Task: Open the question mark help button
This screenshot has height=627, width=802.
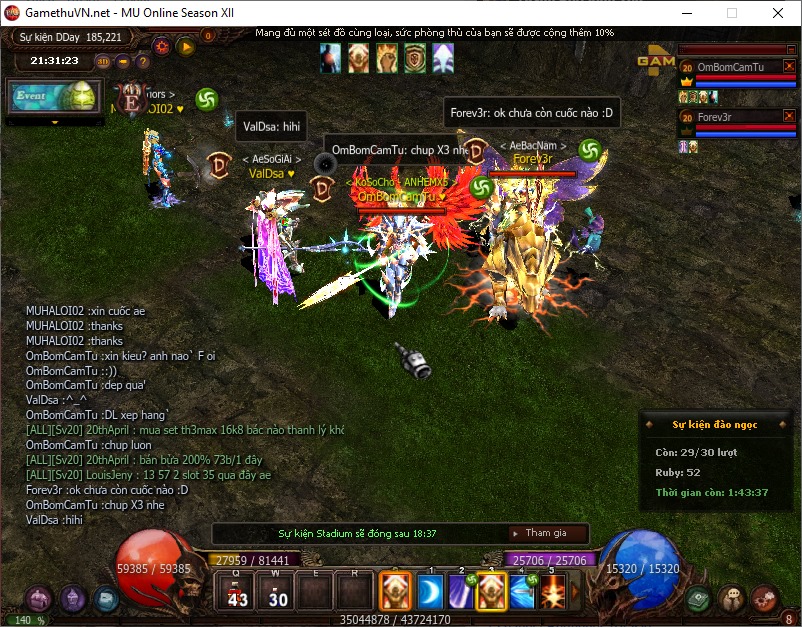Action: pos(142,61)
